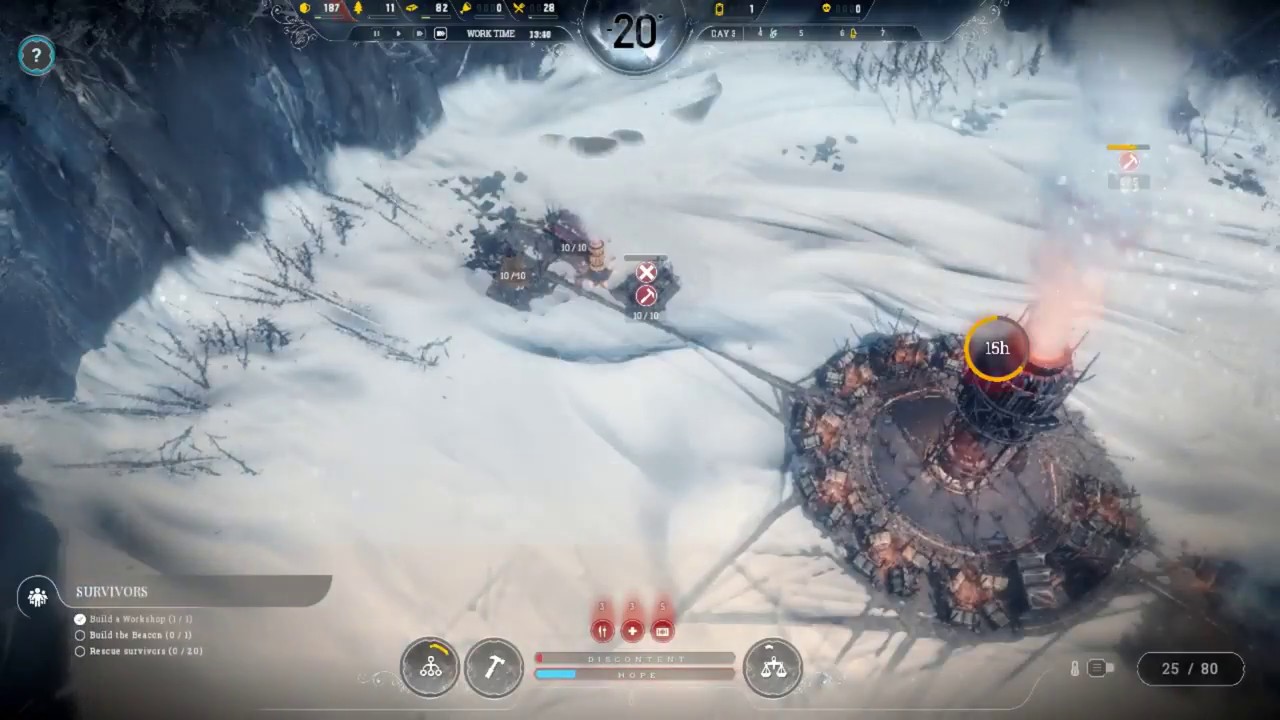Open the help question mark button

click(x=36, y=56)
